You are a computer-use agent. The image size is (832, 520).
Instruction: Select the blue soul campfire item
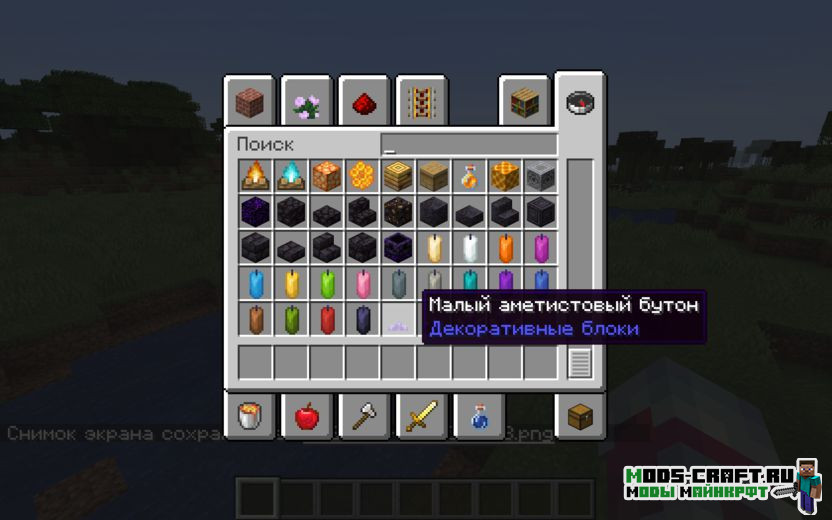[x=290, y=176]
